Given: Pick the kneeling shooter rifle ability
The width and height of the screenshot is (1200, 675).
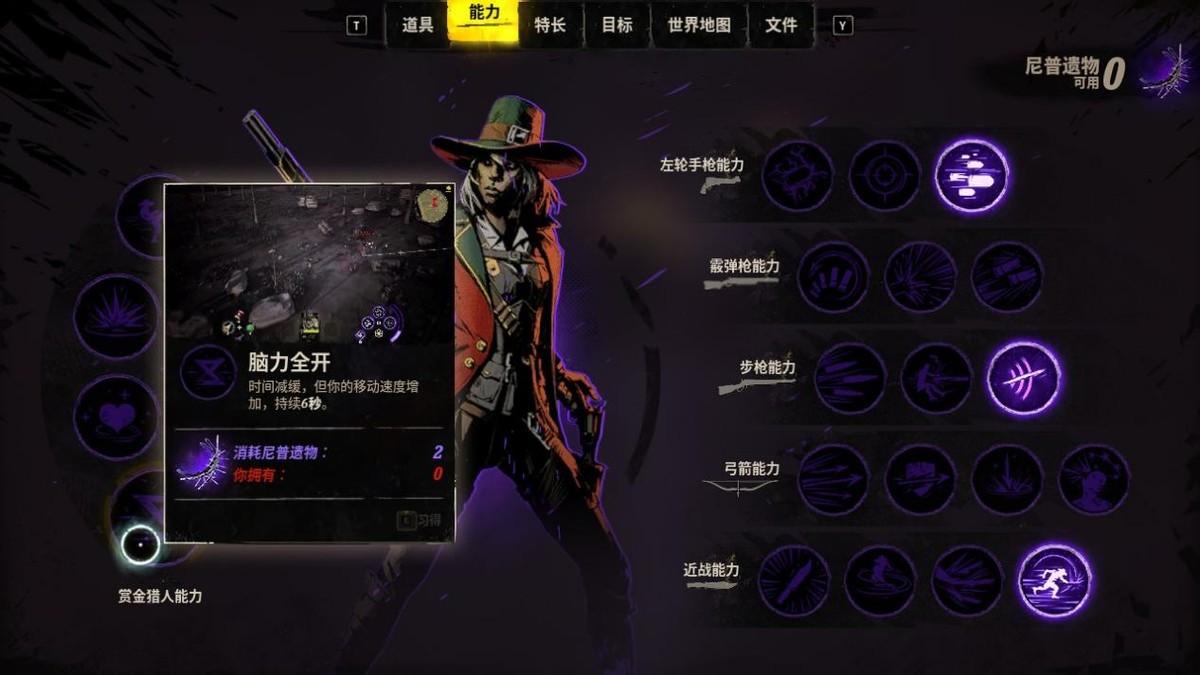Looking at the screenshot, I should 937,378.
